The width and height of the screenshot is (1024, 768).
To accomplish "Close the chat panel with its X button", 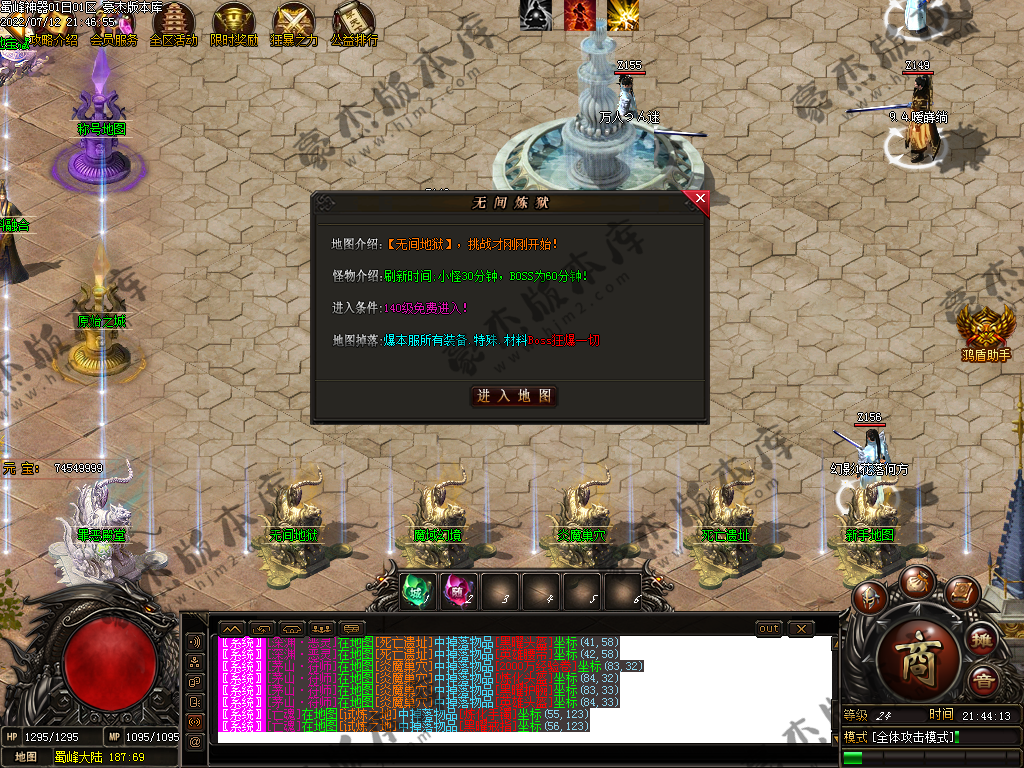I will coord(801,628).
